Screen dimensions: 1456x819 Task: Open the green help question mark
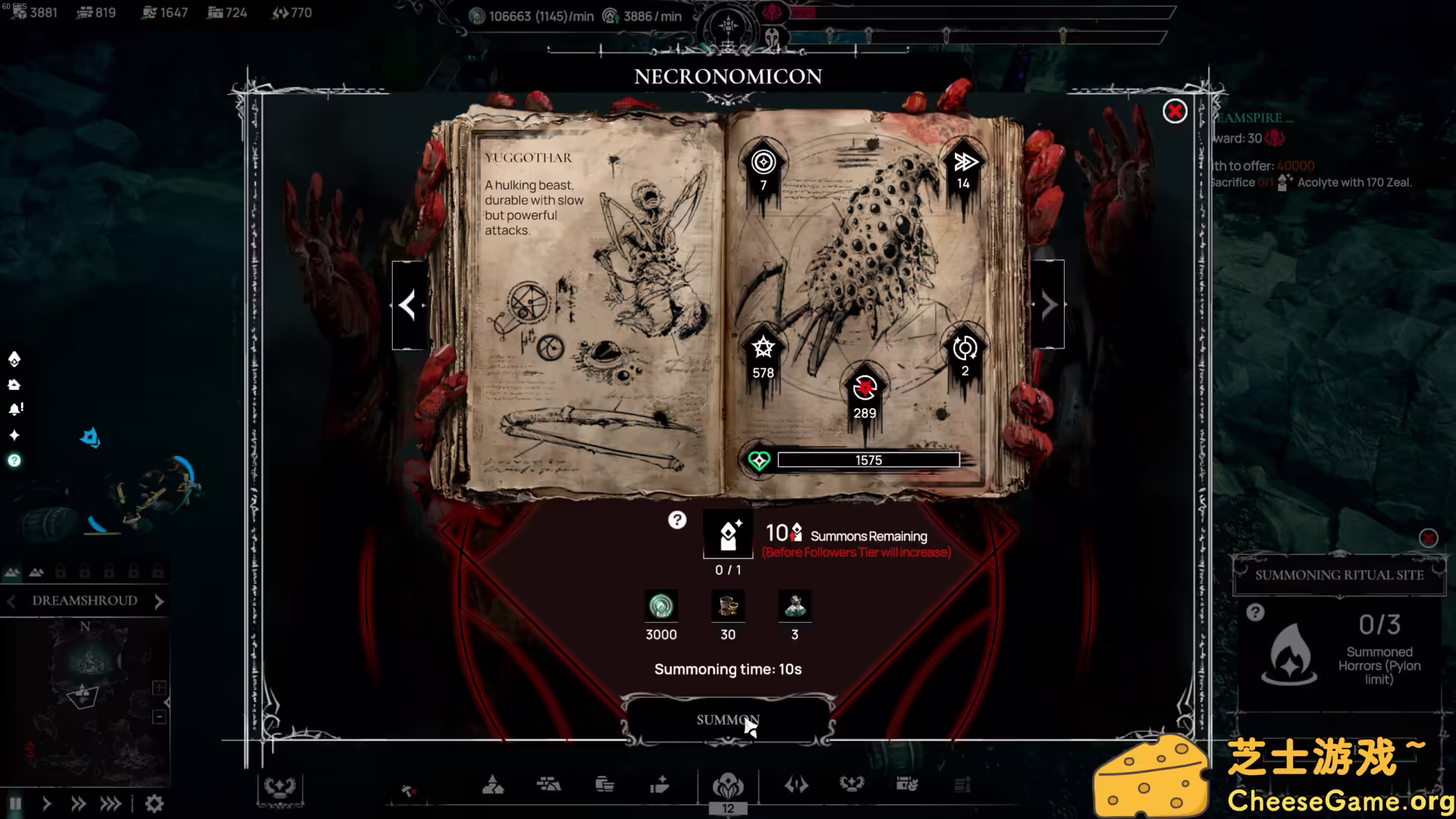click(14, 460)
